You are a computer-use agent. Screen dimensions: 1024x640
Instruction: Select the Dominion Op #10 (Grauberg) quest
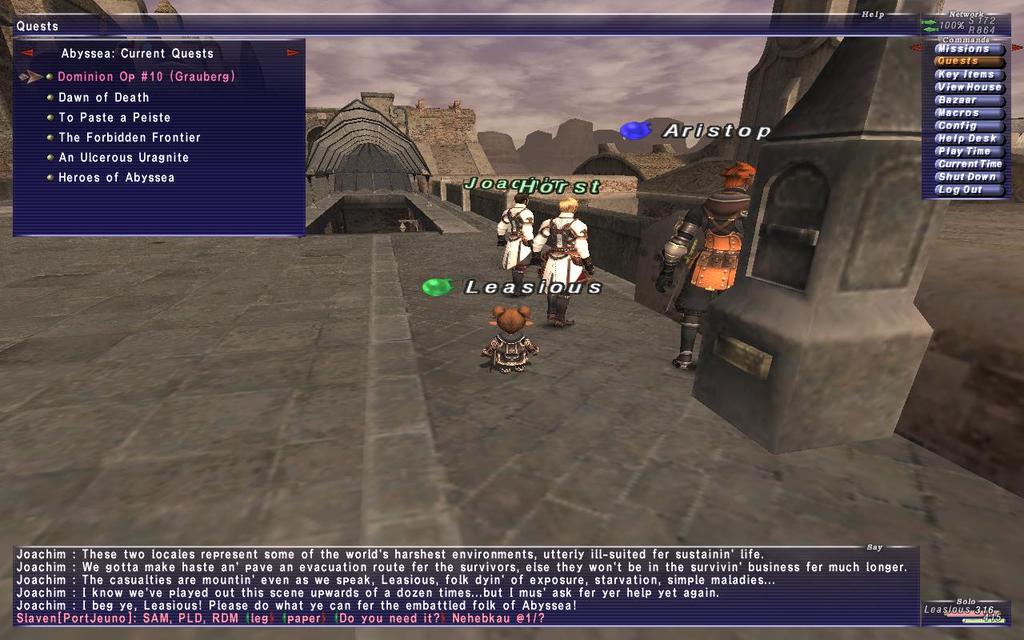click(x=146, y=77)
